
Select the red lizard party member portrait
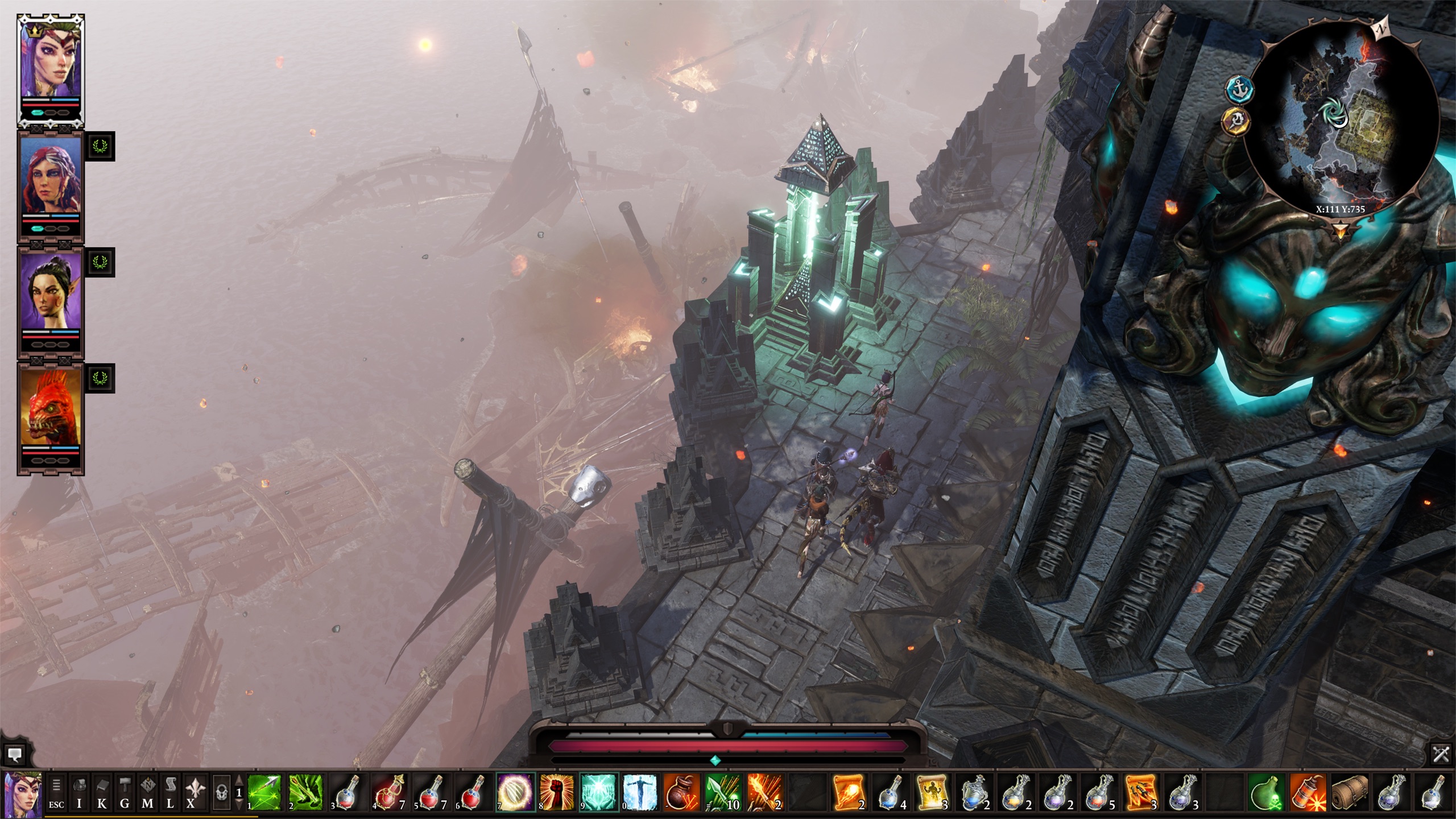point(51,407)
